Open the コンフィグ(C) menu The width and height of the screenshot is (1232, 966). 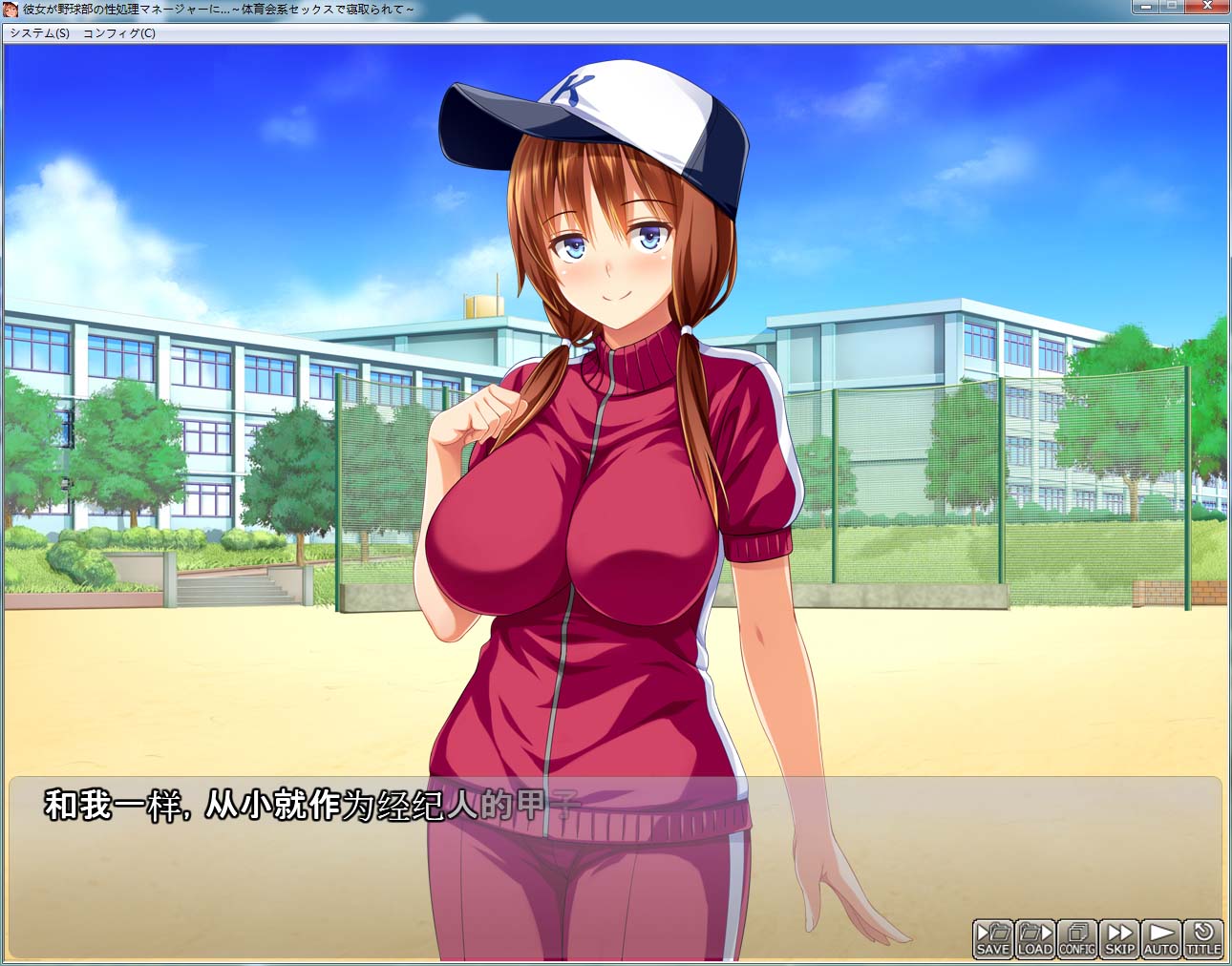coord(119,33)
